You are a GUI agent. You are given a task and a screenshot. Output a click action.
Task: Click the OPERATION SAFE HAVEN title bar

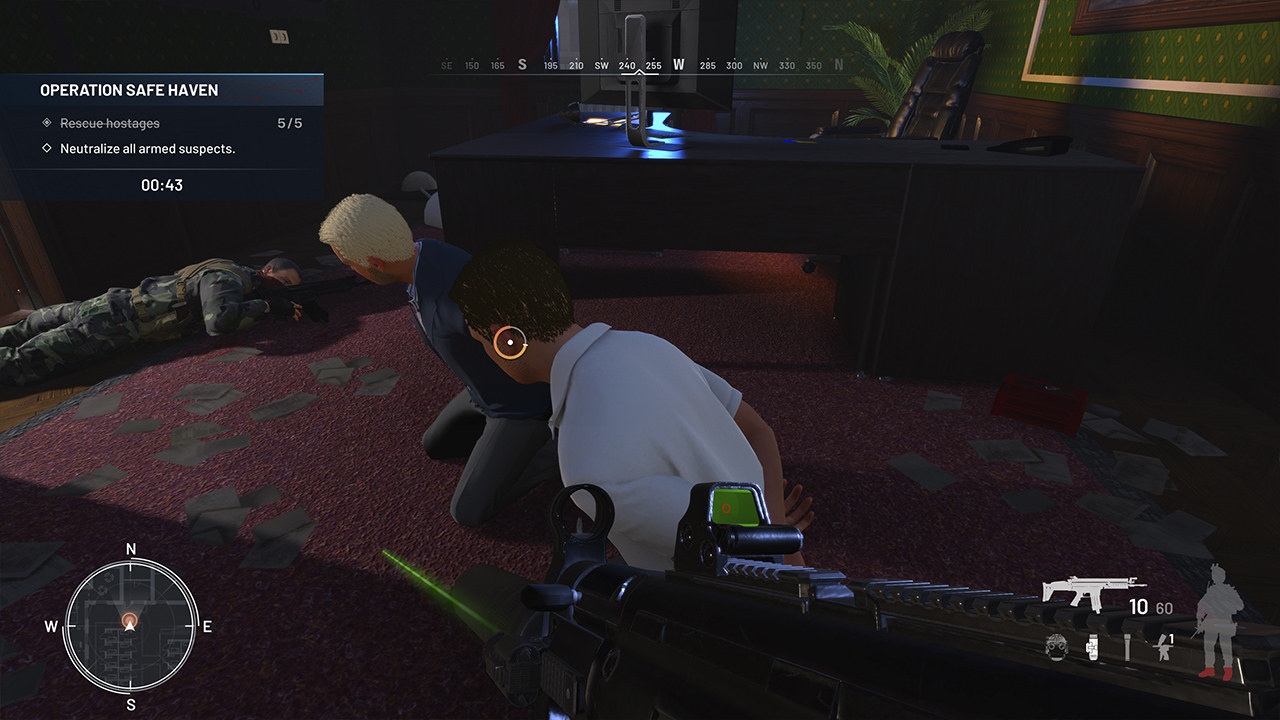pos(128,90)
